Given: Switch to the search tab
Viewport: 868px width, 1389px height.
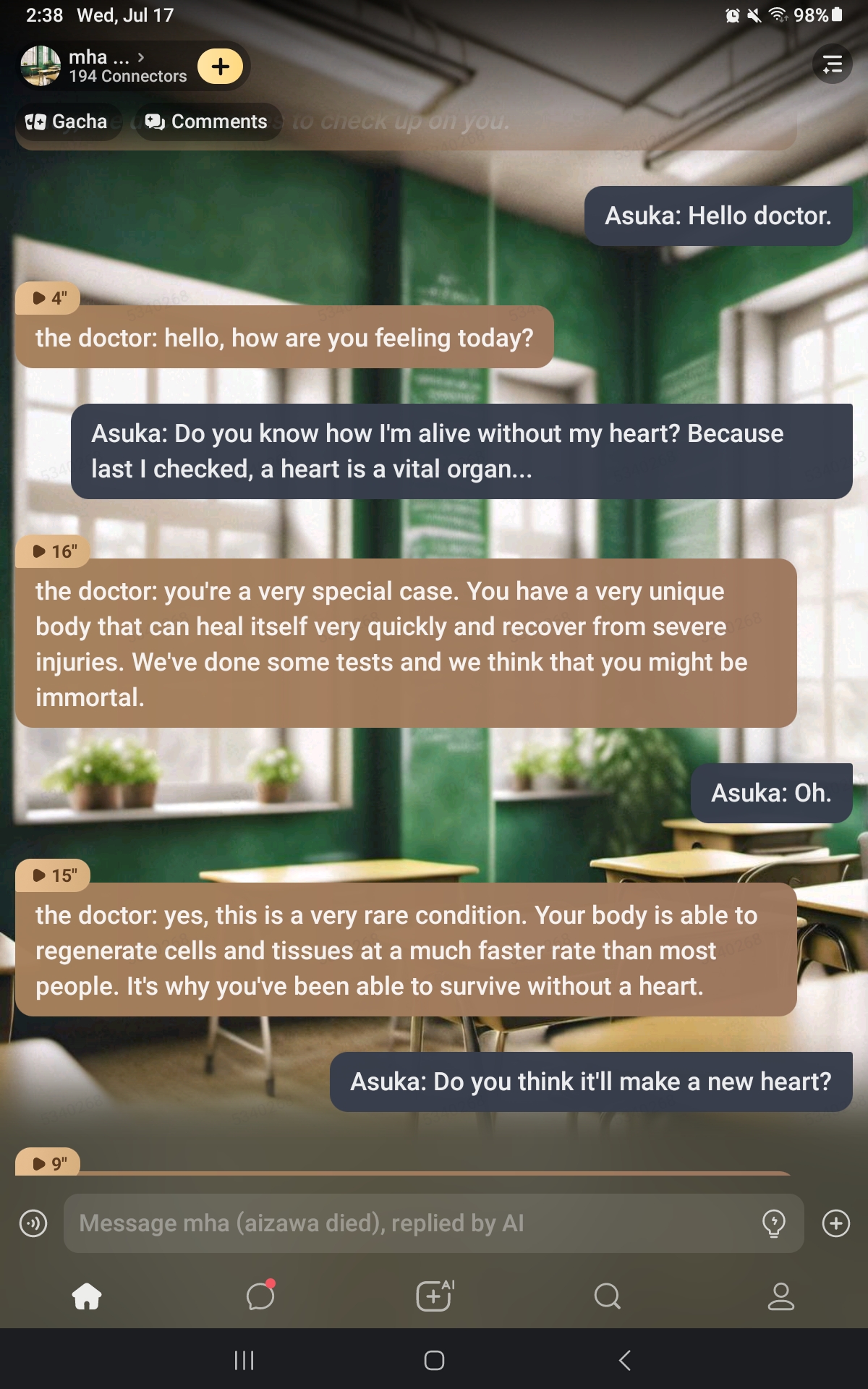Looking at the screenshot, I should (608, 1296).
